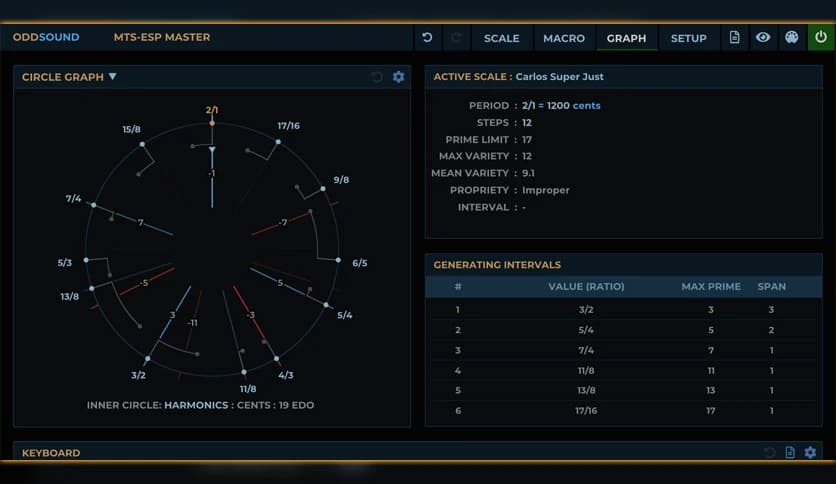Open Circle Graph gear settings
The image size is (836, 484).
[x=398, y=77]
